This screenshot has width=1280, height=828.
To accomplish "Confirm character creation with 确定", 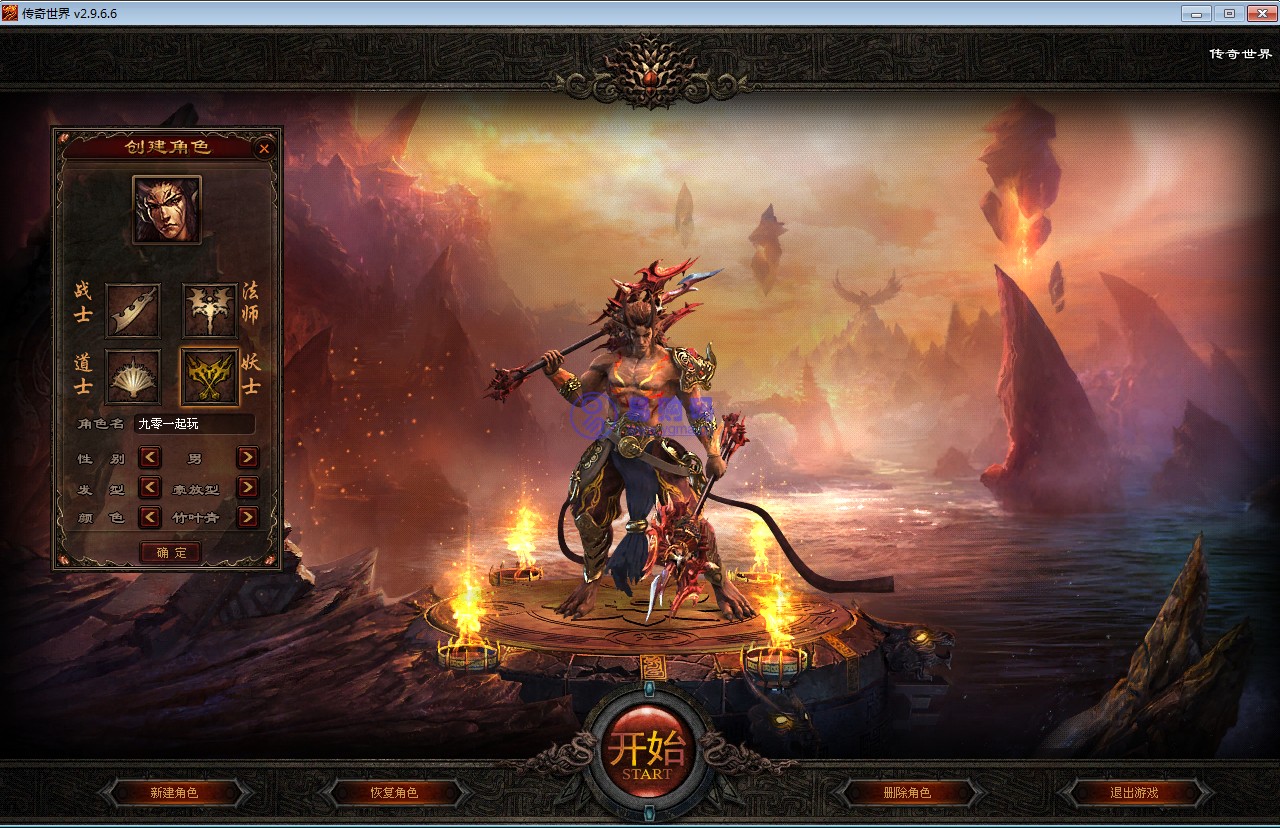I will coord(170,552).
